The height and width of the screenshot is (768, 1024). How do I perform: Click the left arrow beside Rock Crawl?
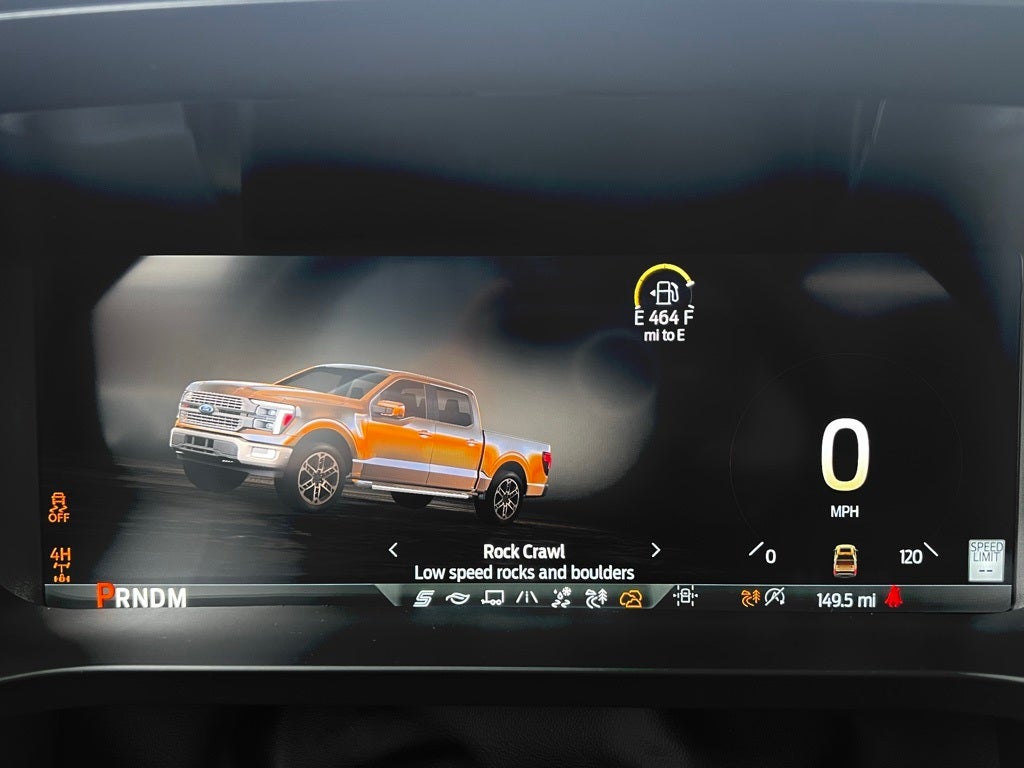pos(393,550)
